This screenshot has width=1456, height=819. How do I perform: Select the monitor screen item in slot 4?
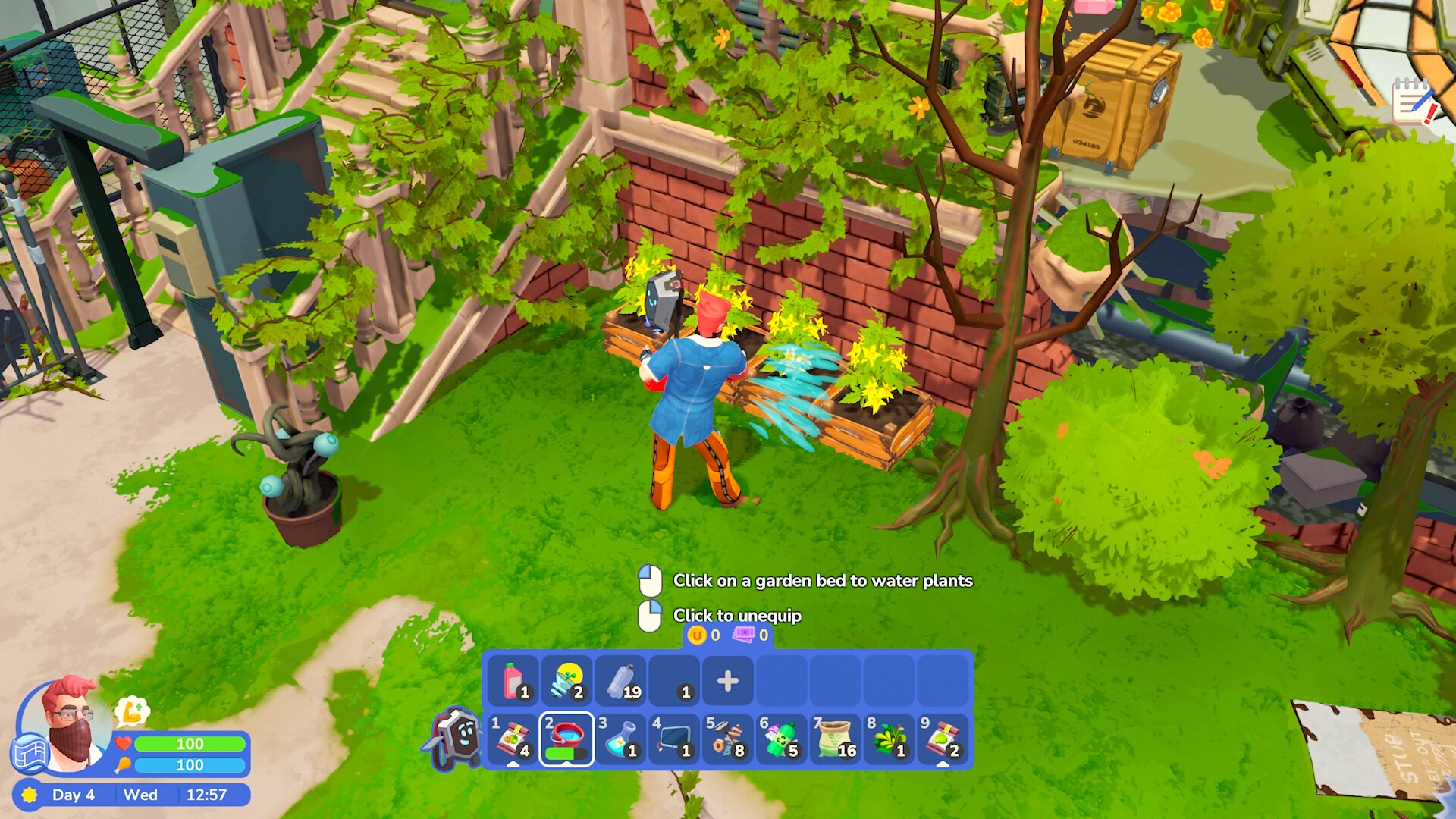[x=673, y=739]
